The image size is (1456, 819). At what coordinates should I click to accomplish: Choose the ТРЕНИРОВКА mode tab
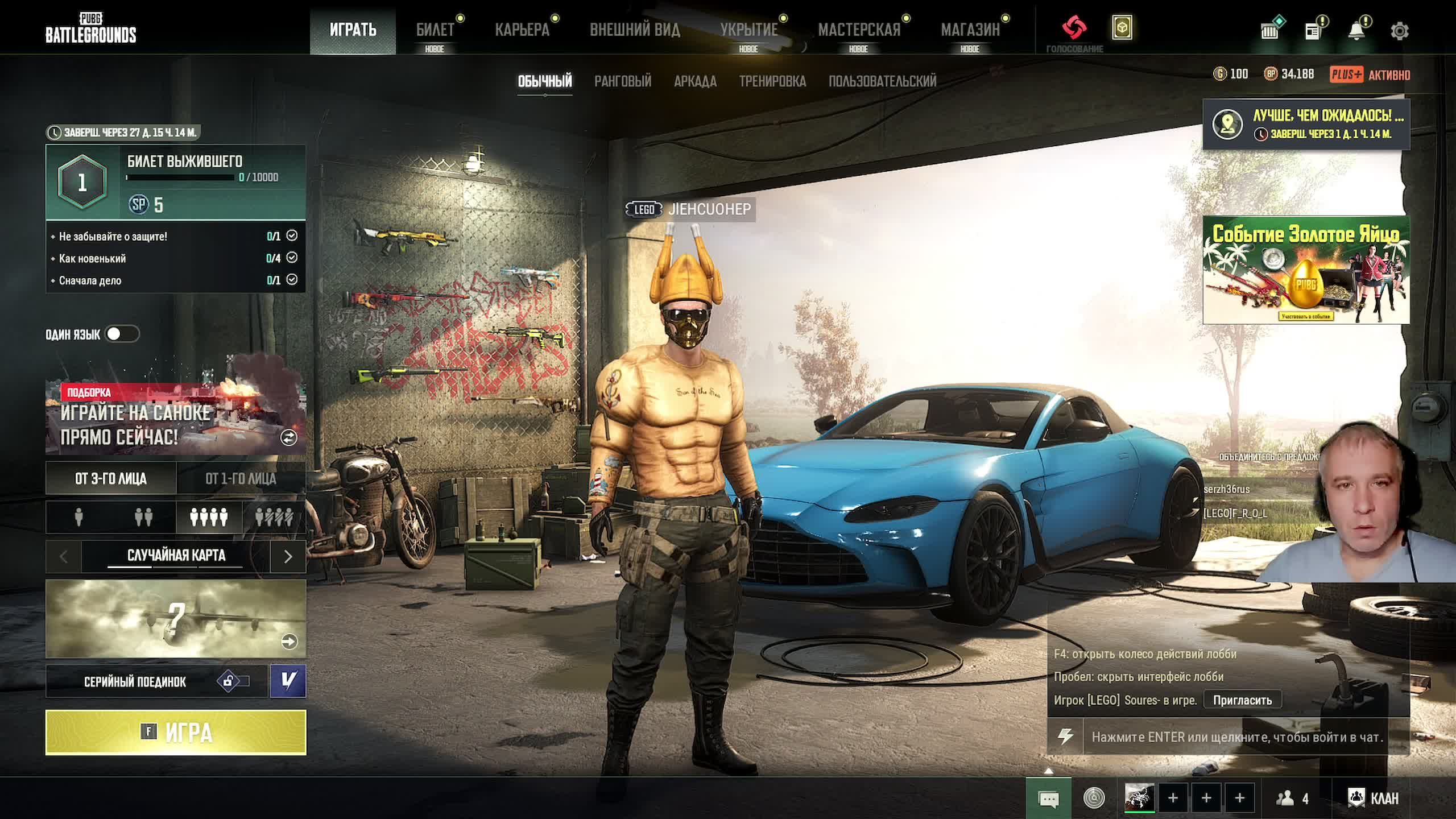click(x=772, y=81)
